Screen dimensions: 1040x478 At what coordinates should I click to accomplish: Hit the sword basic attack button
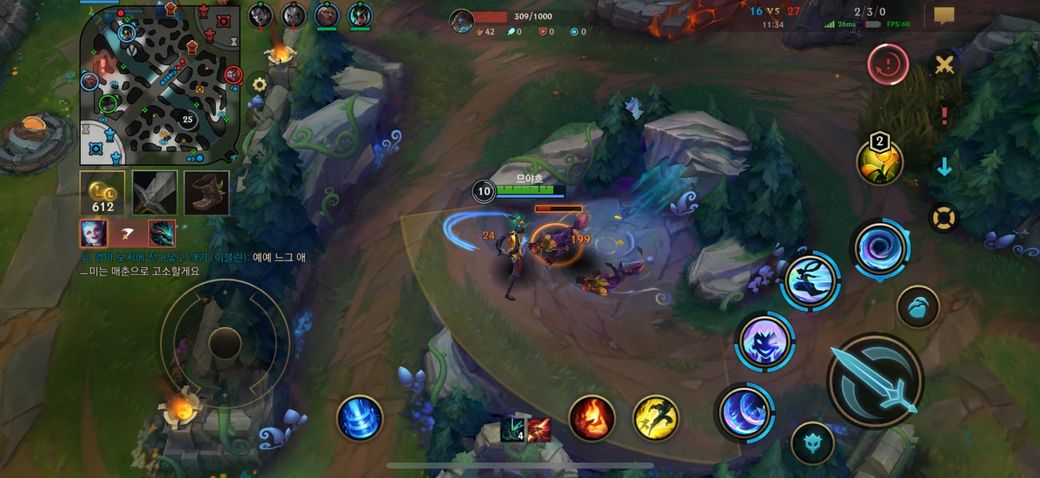point(875,379)
